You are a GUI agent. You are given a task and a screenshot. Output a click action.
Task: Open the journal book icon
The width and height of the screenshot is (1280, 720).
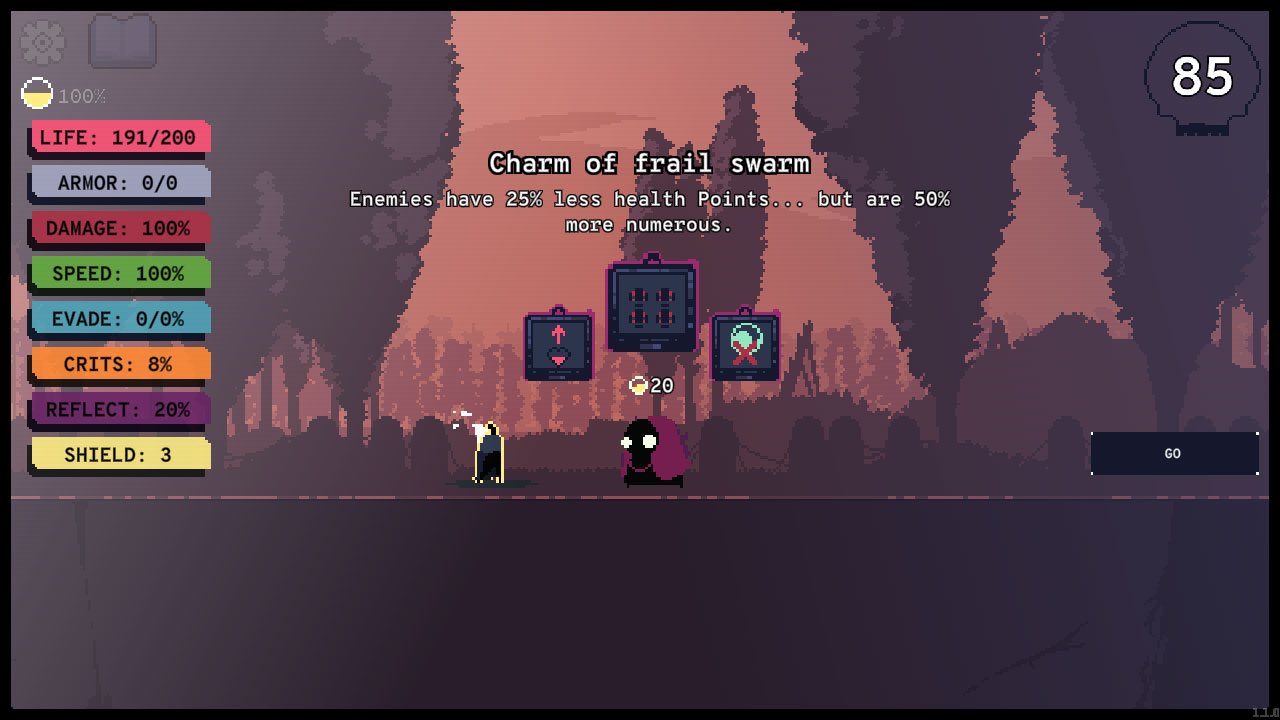tap(122, 42)
